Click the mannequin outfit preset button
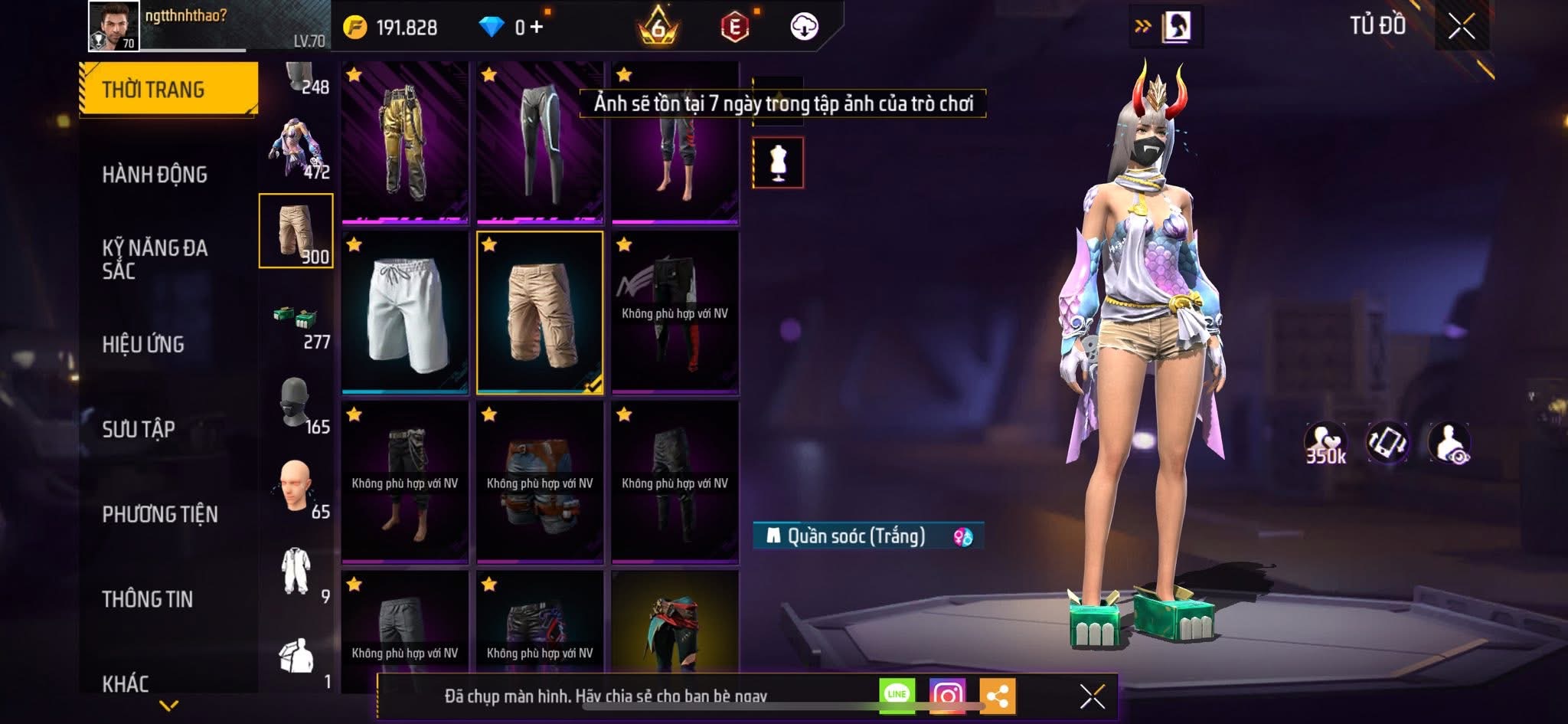Image resolution: width=1568 pixels, height=724 pixels. (778, 162)
